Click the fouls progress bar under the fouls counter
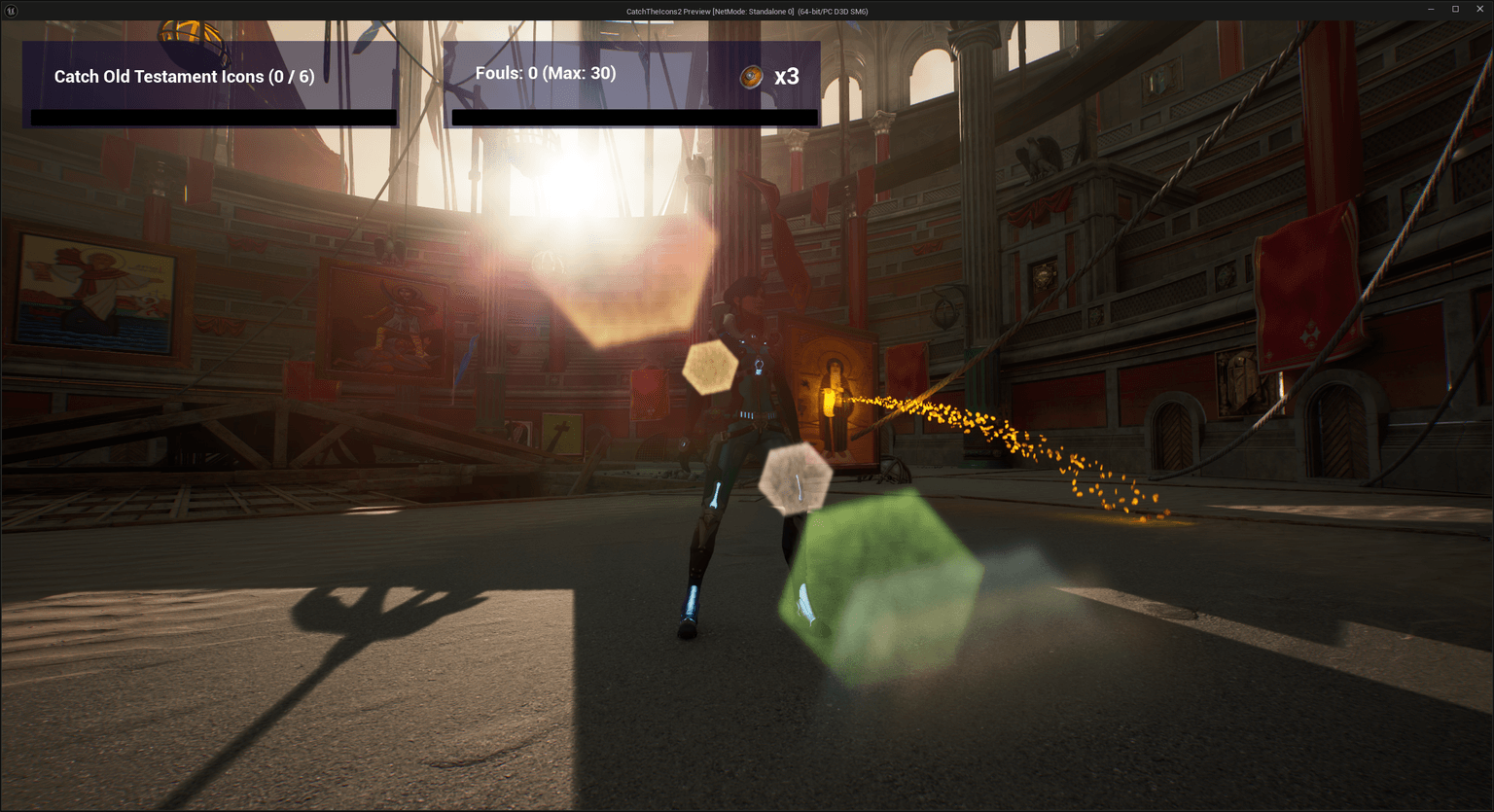Viewport: 1494px width, 812px height. click(x=633, y=118)
